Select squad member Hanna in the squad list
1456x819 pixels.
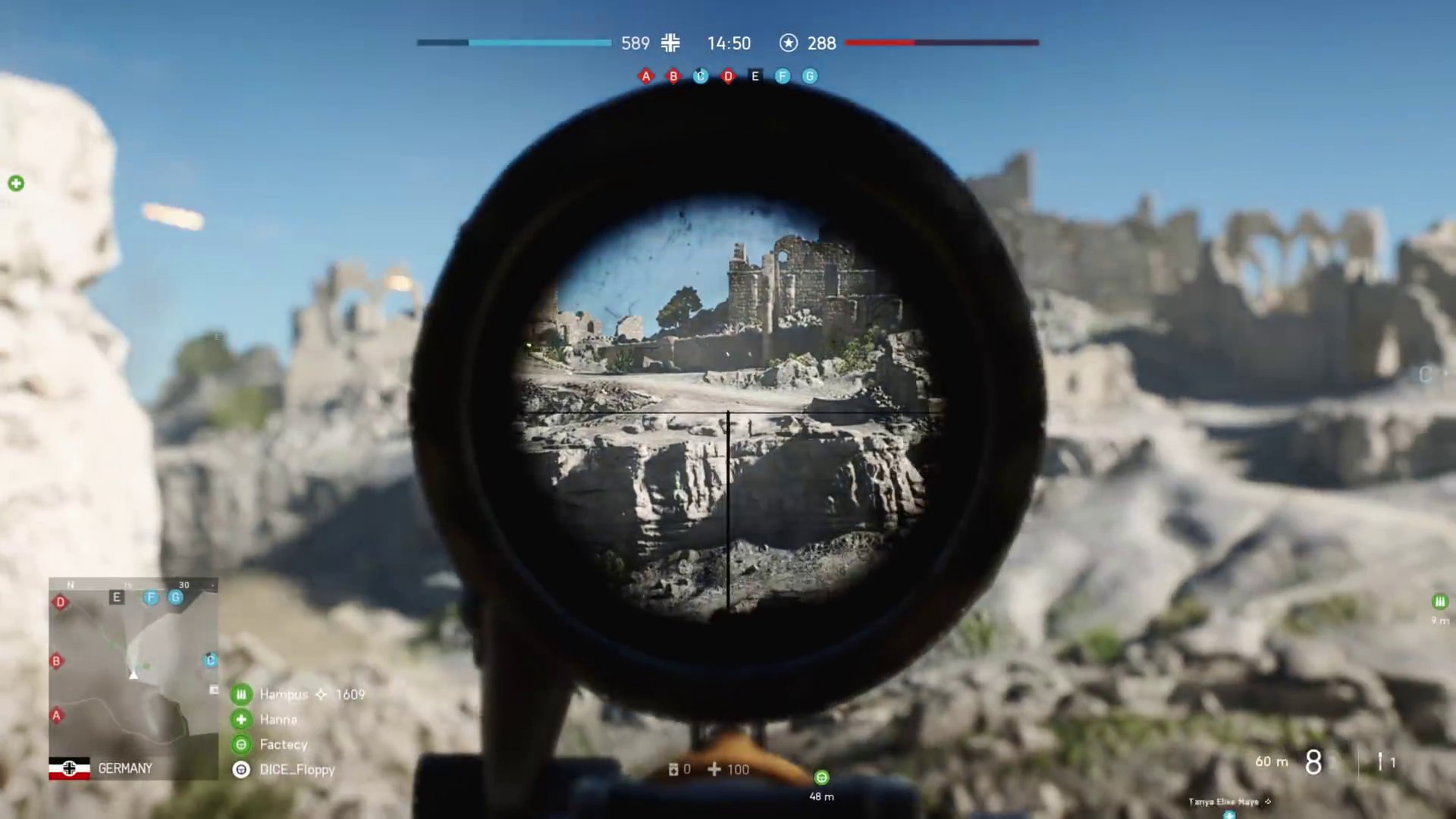[x=278, y=719]
